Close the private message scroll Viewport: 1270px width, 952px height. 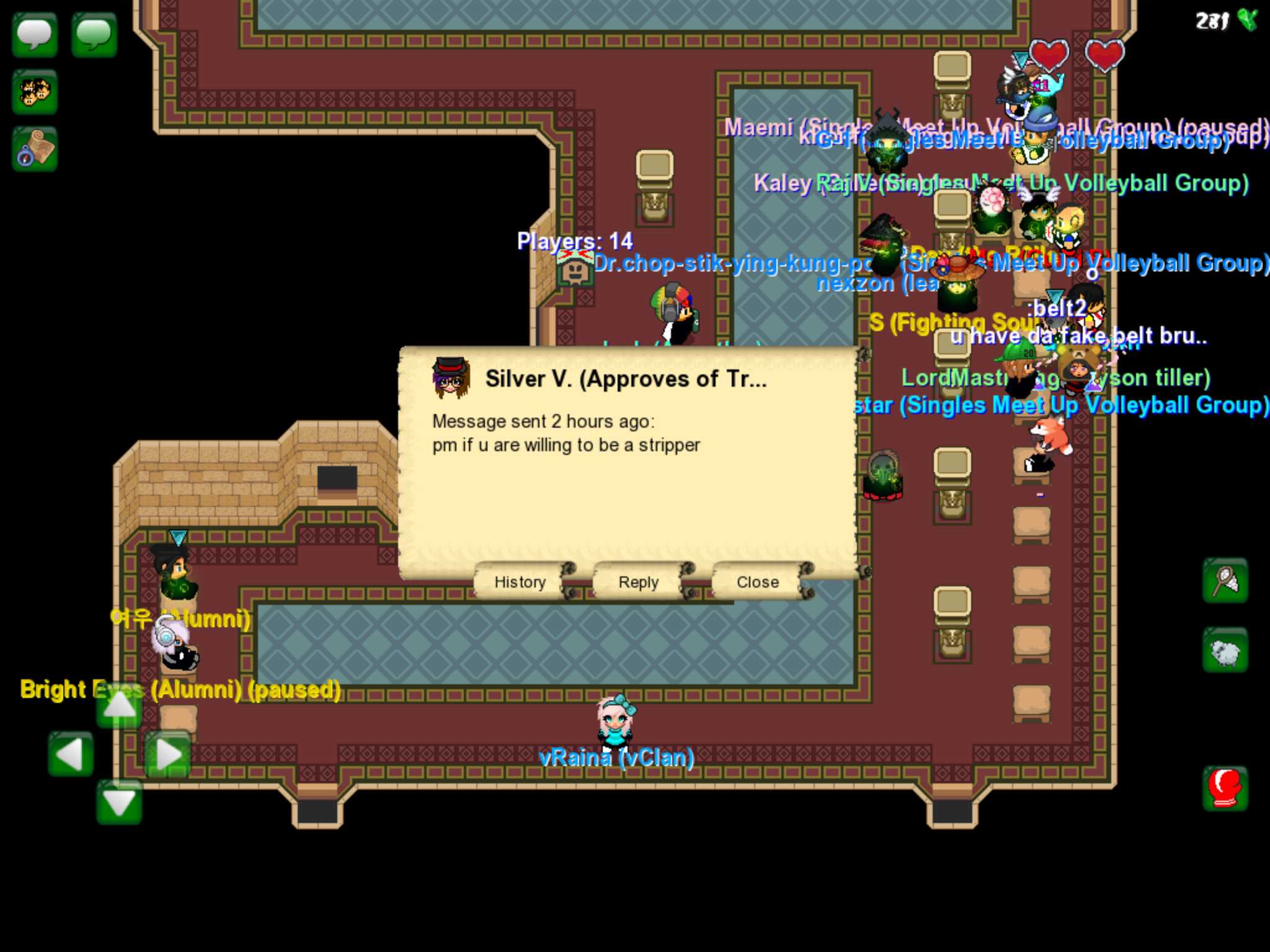[758, 582]
